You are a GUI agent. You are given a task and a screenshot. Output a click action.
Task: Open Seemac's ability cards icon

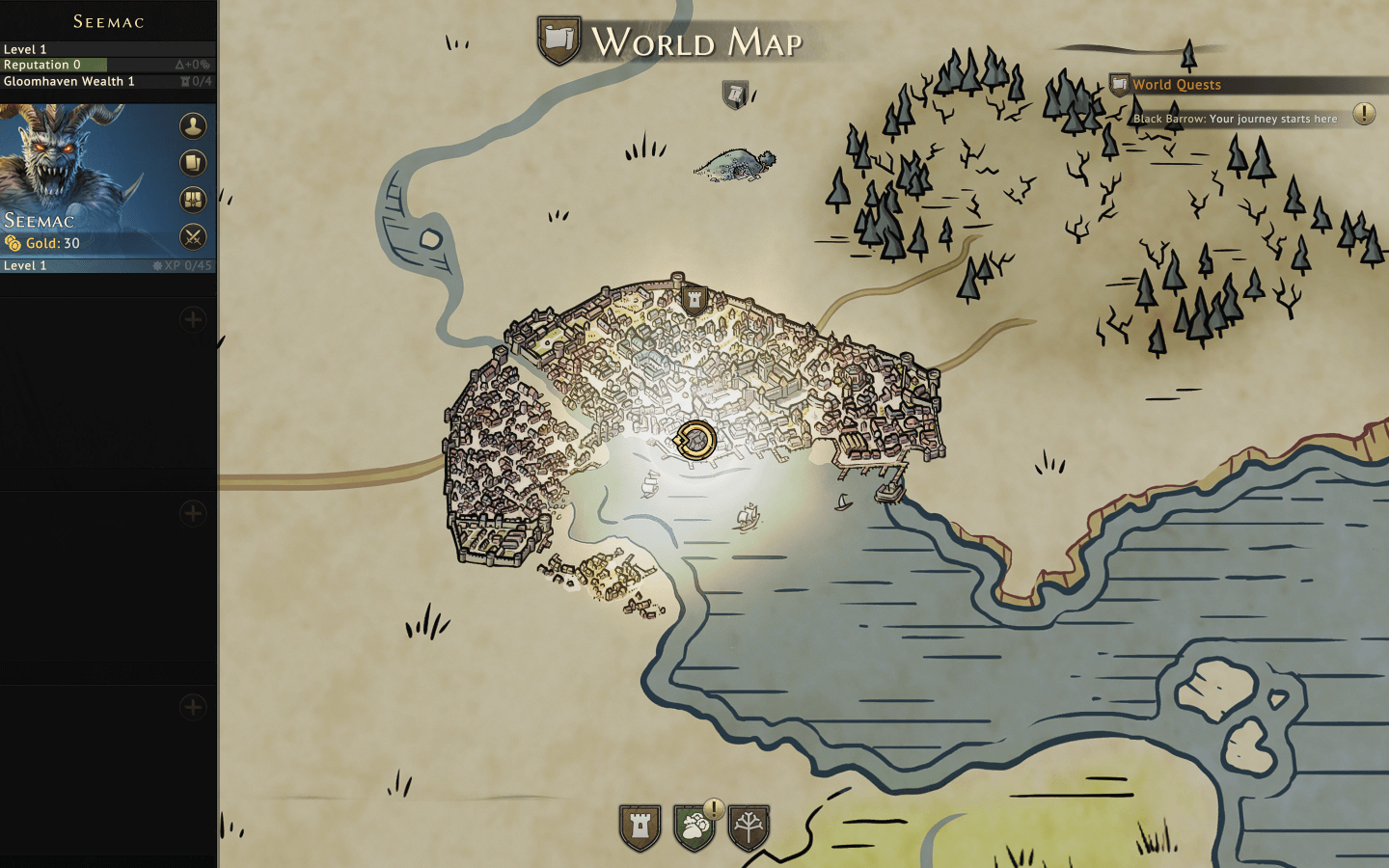pyautogui.click(x=193, y=163)
